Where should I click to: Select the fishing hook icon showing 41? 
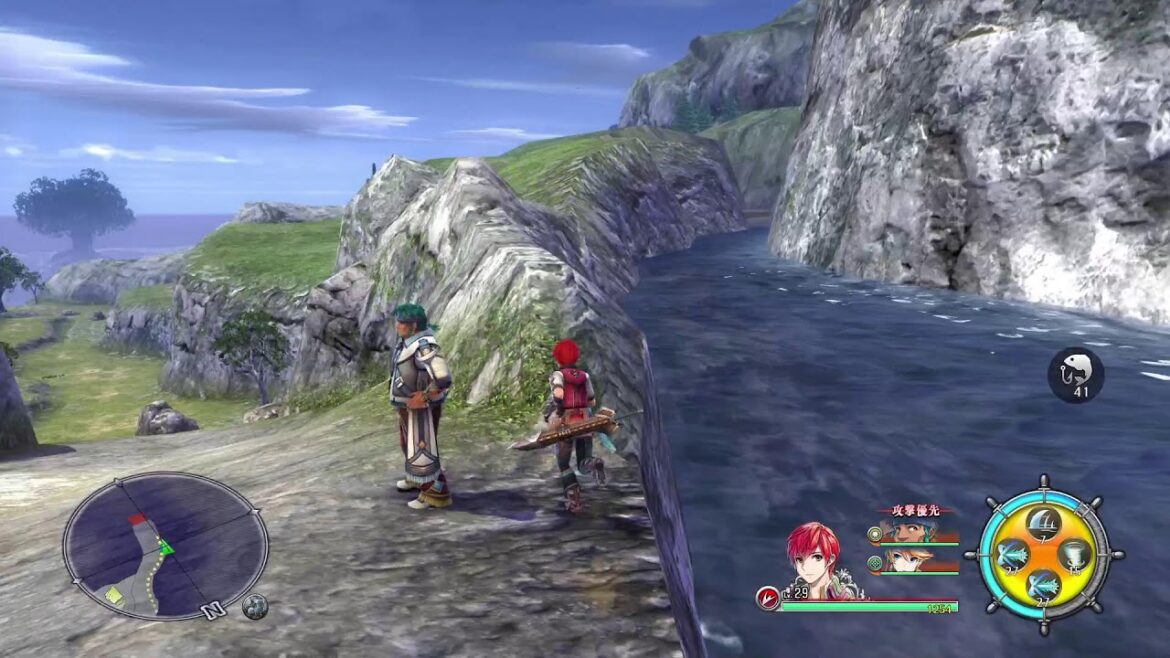(x=1075, y=374)
